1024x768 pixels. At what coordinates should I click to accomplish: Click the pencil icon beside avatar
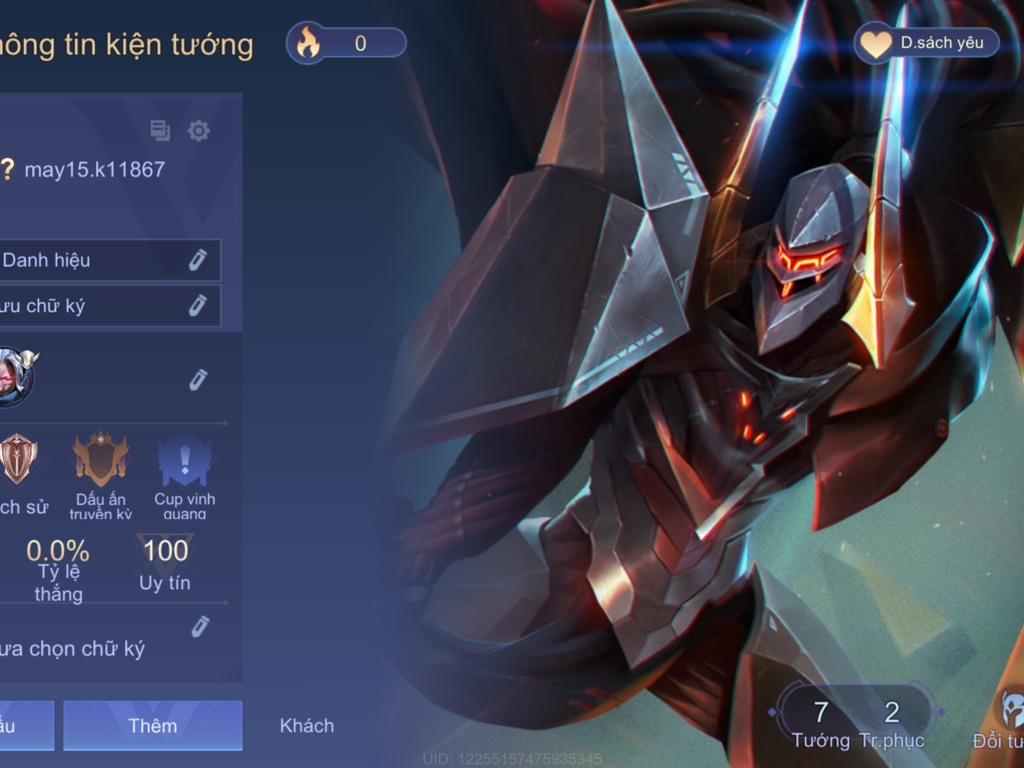tap(198, 379)
